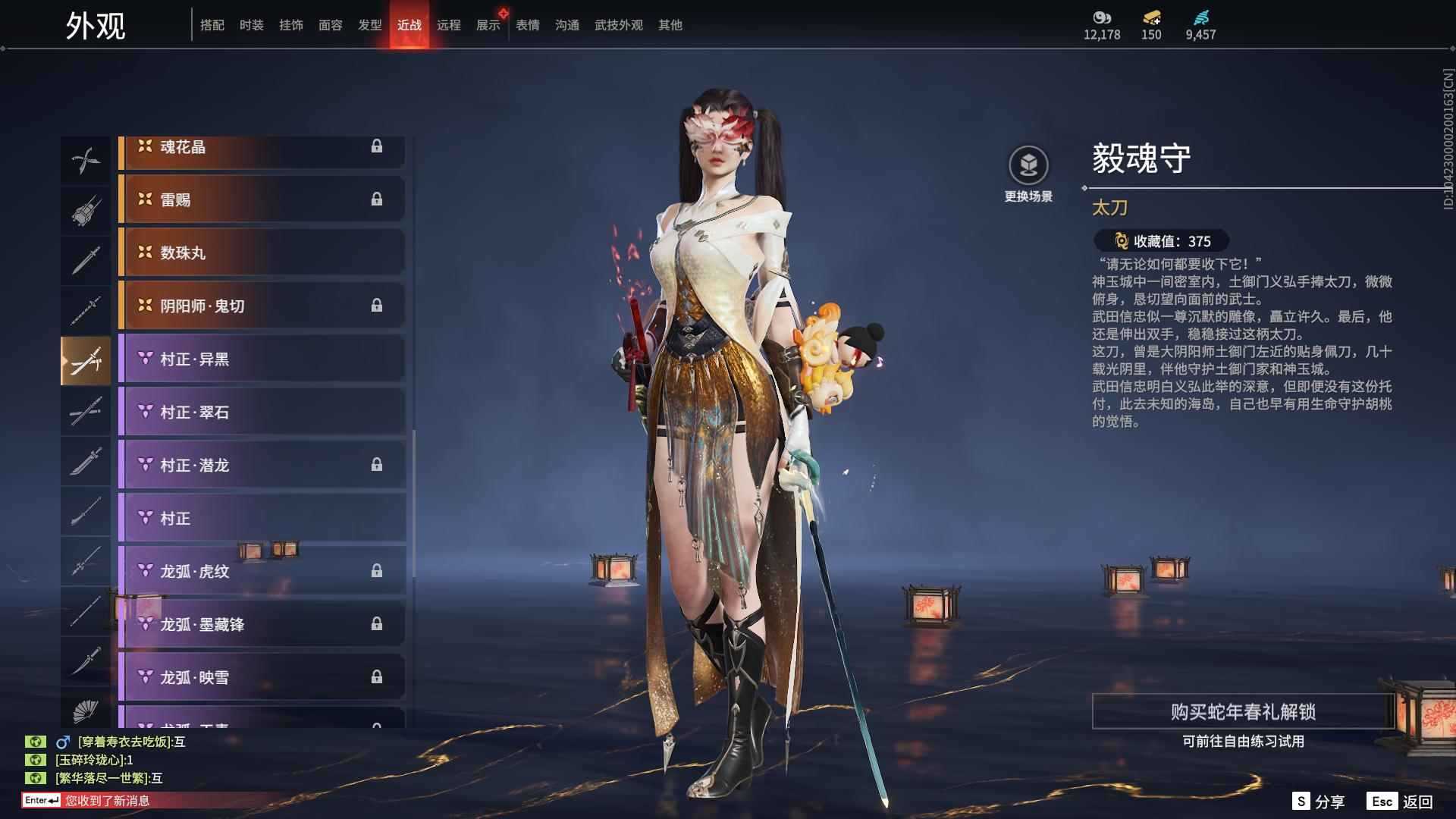Select the 村正·异黑 skin entry
Viewport: 1456px width, 819px height.
coord(262,359)
